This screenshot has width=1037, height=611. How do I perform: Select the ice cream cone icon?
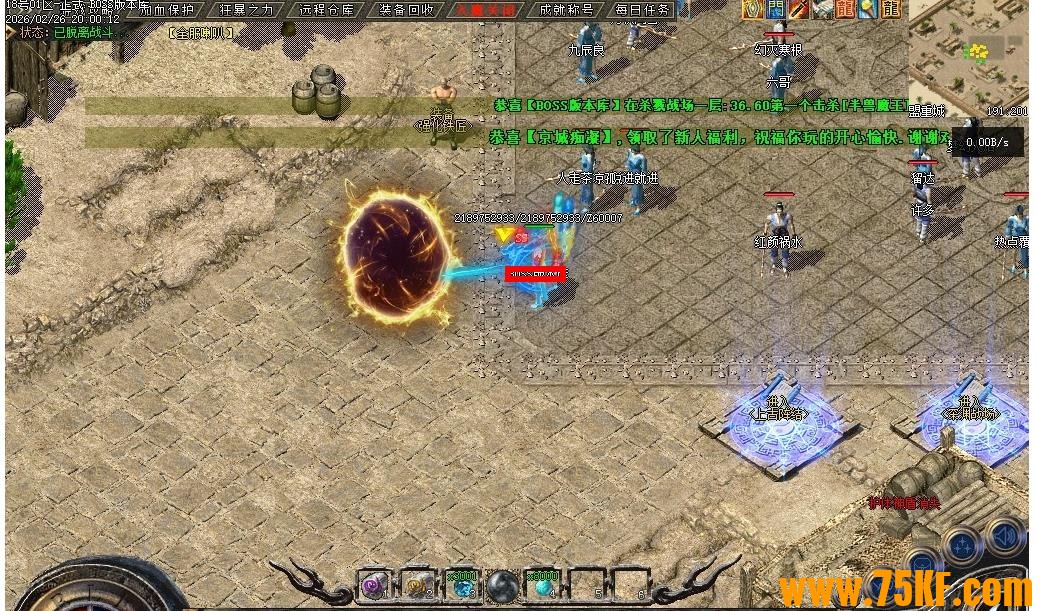[867, 10]
